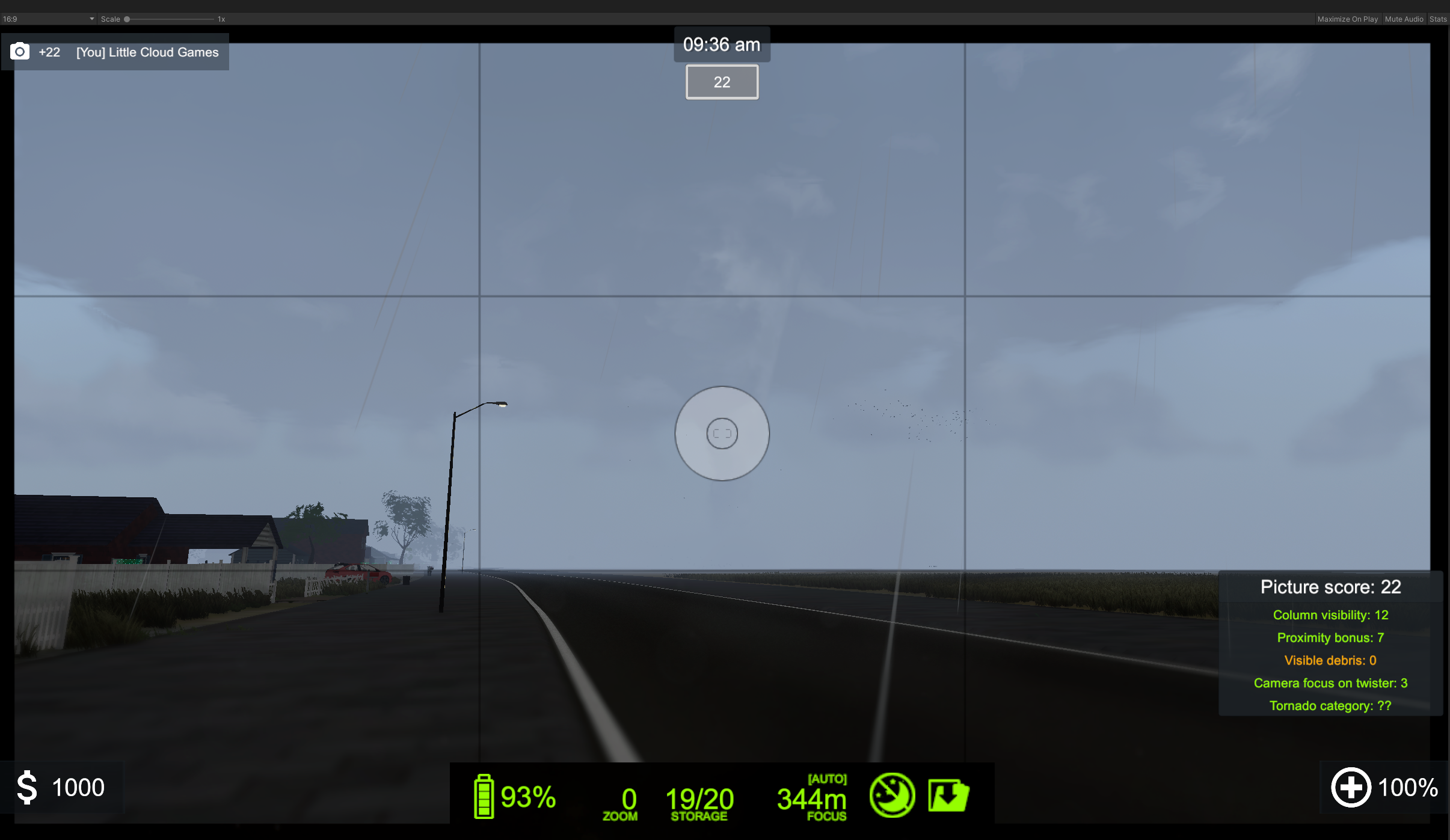Click the save photos folder icon
This screenshot has height=840, width=1450.
[947, 794]
